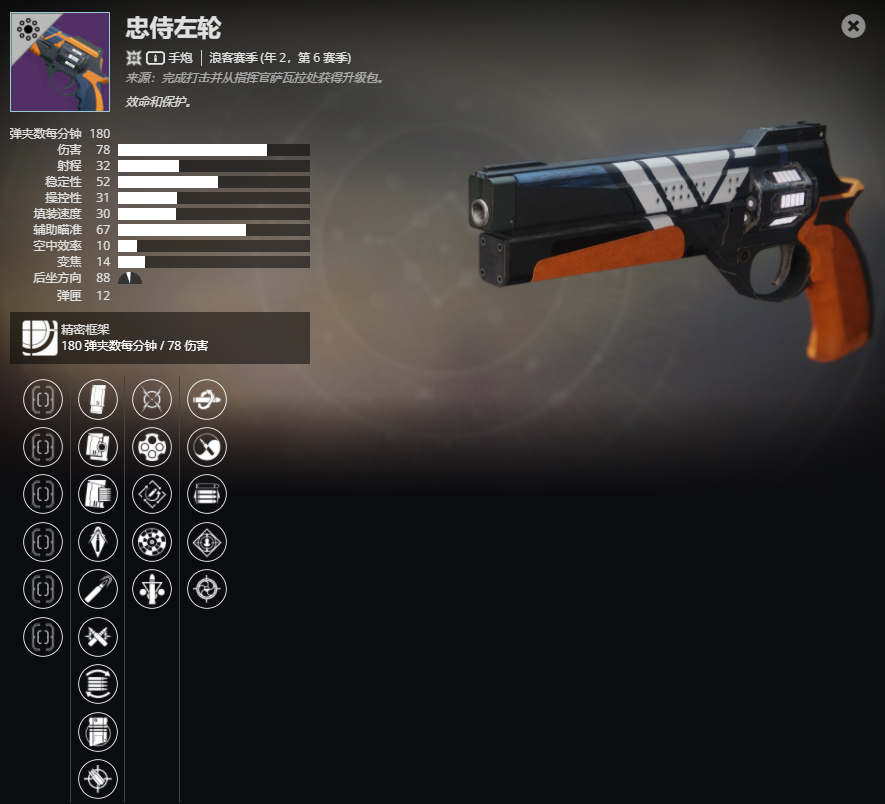
Task: Choose the stacked rounds with circular arrows perk
Action: coord(98,684)
